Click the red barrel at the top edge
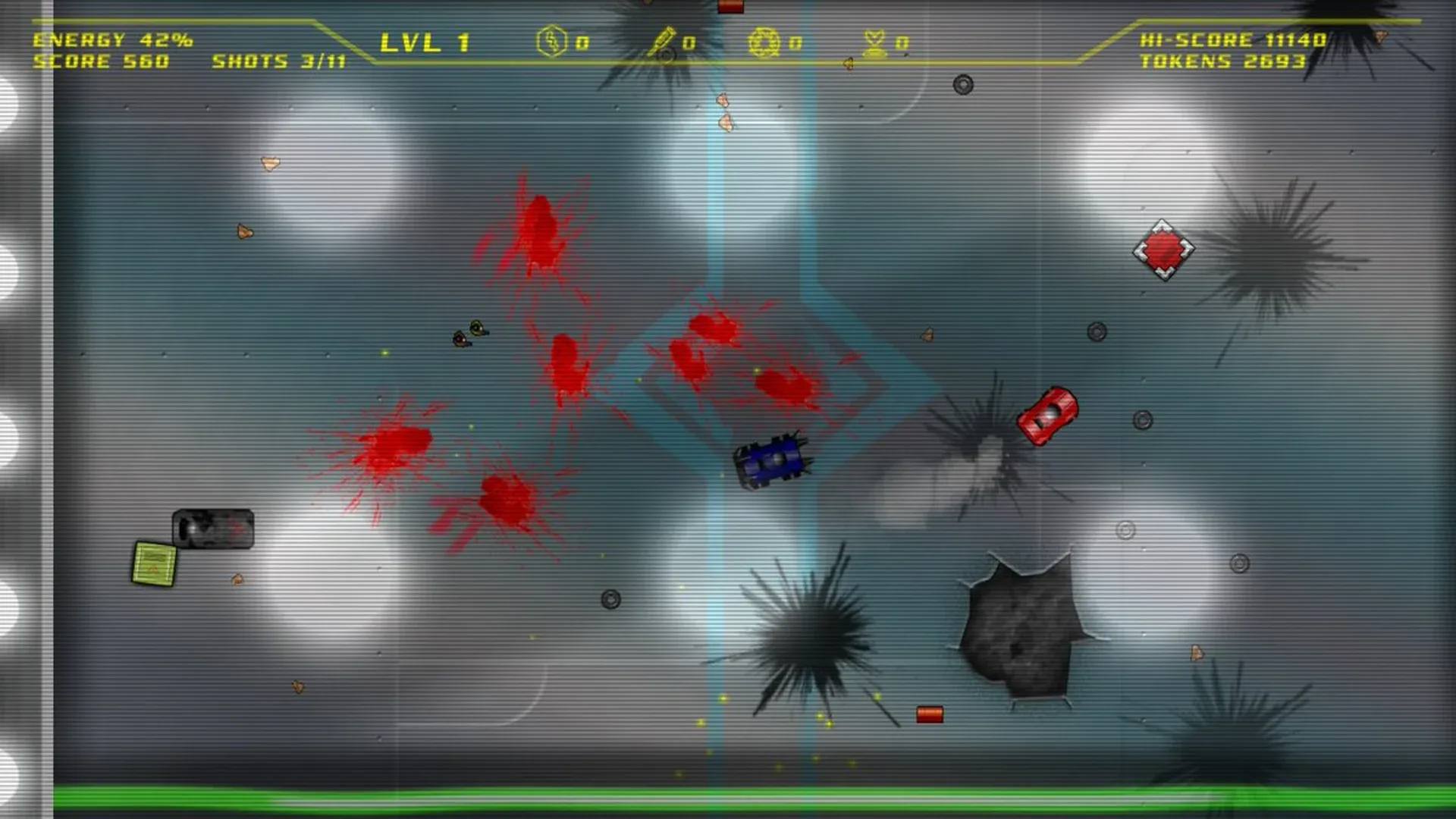1456x819 pixels. point(730,8)
